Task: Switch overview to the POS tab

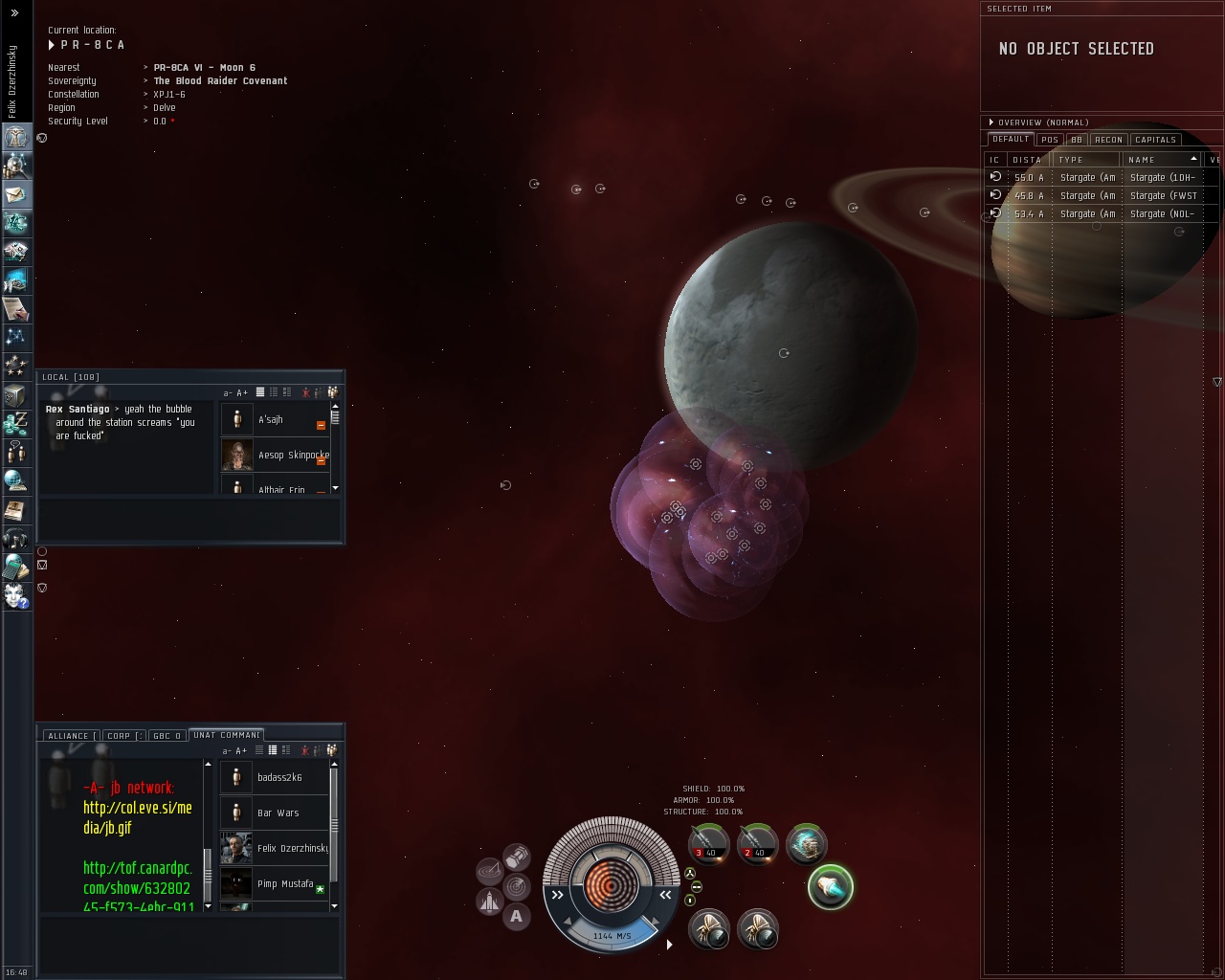Action: (x=1050, y=140)
